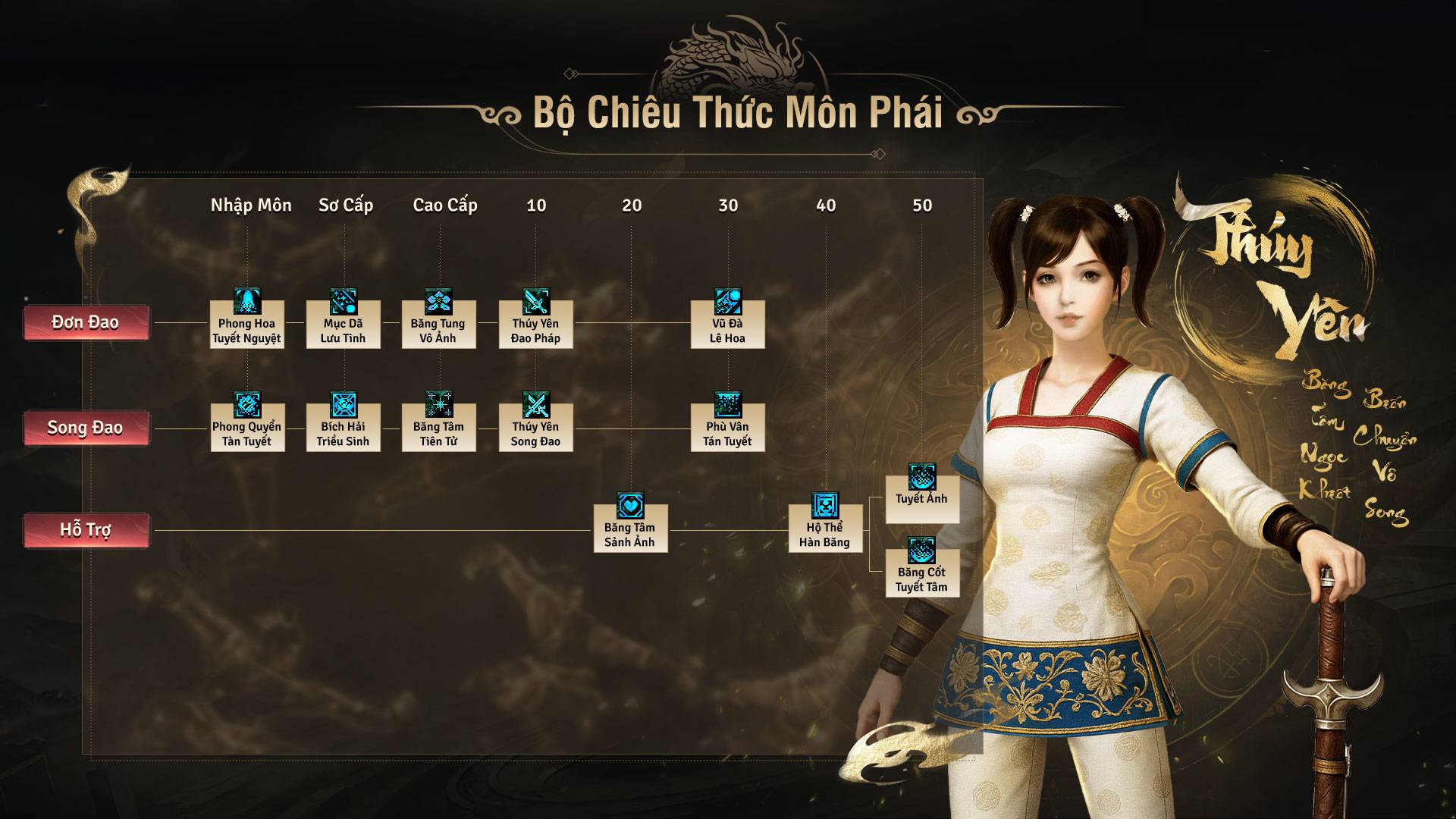Choose the Hỗ Trợ support row label

[86, 529]
